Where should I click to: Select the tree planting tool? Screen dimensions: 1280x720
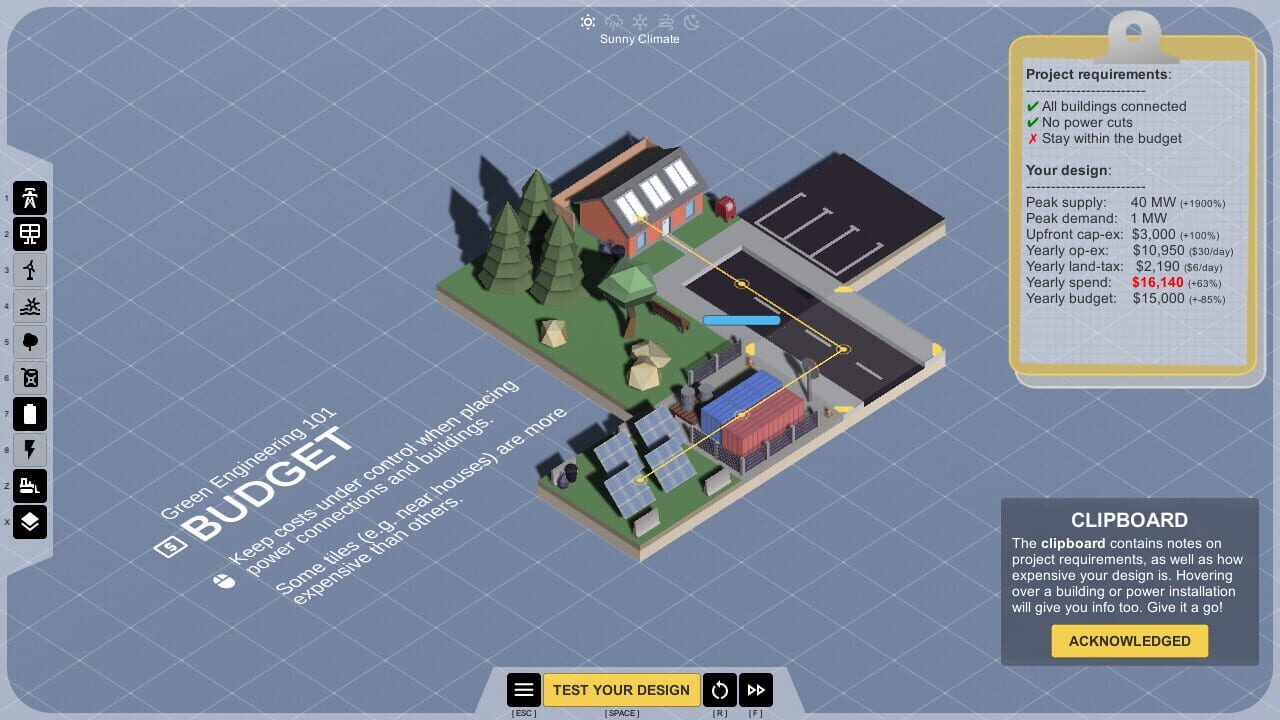click(x=30, y=342)
